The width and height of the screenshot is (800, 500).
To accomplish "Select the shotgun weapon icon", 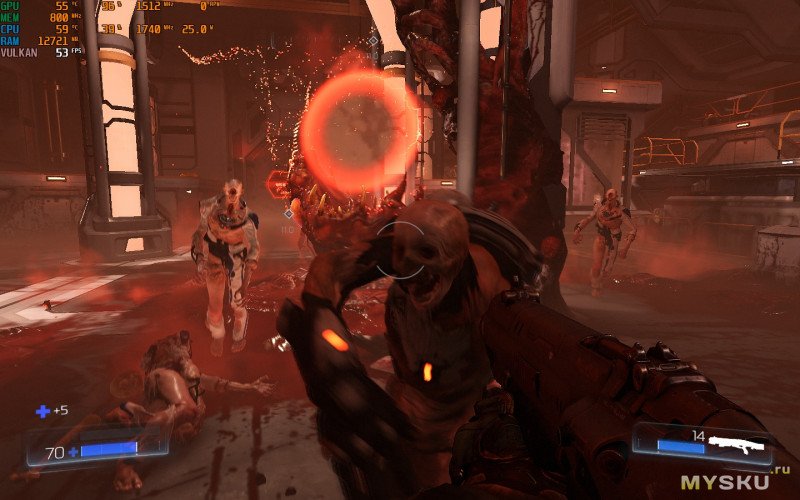I will point(737,443).
